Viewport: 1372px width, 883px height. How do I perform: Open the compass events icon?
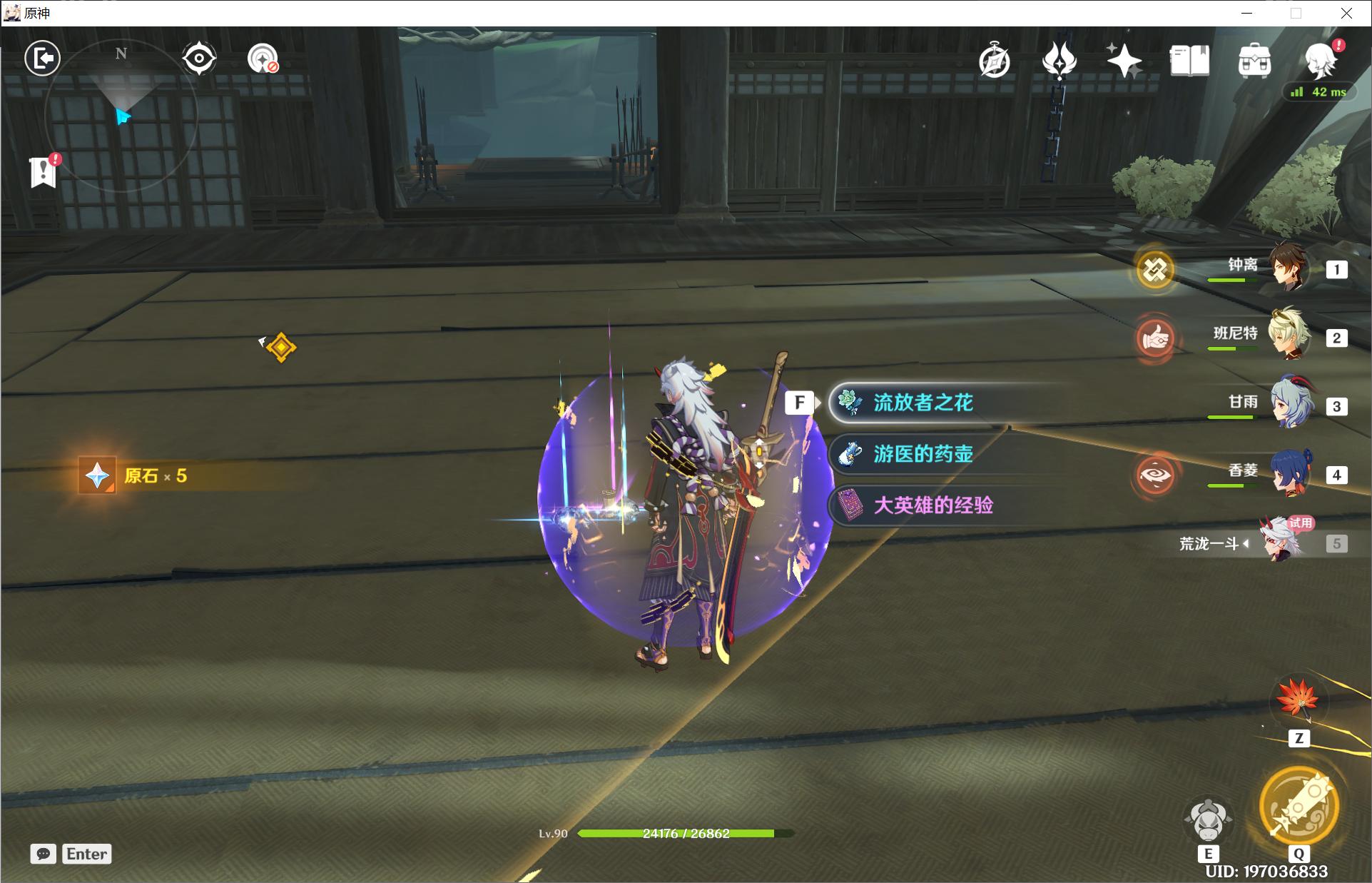(x=994, y=61)
